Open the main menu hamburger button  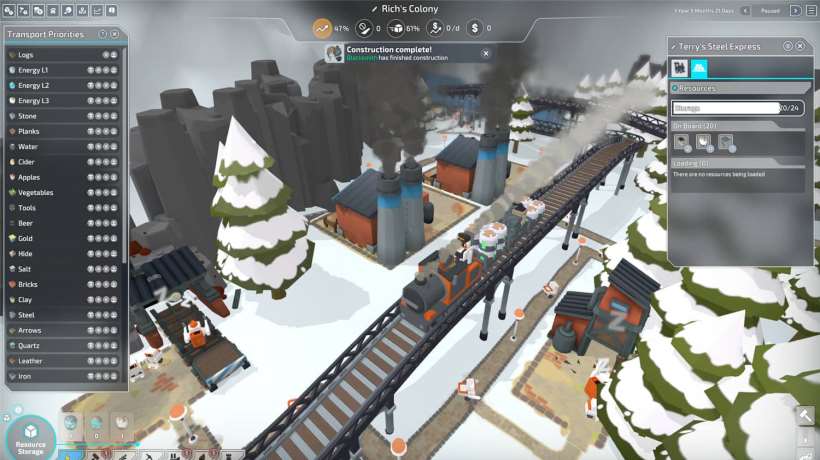(810, 10)
